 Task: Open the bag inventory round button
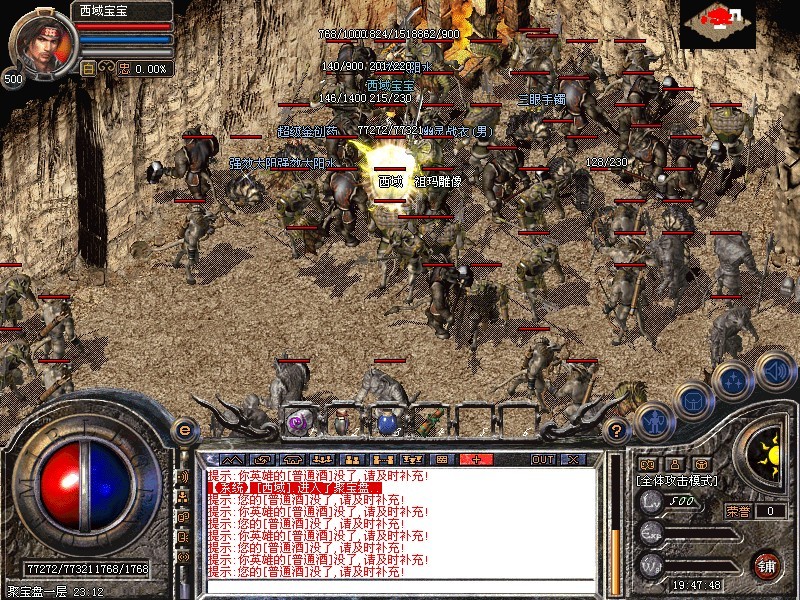point(692,400)
